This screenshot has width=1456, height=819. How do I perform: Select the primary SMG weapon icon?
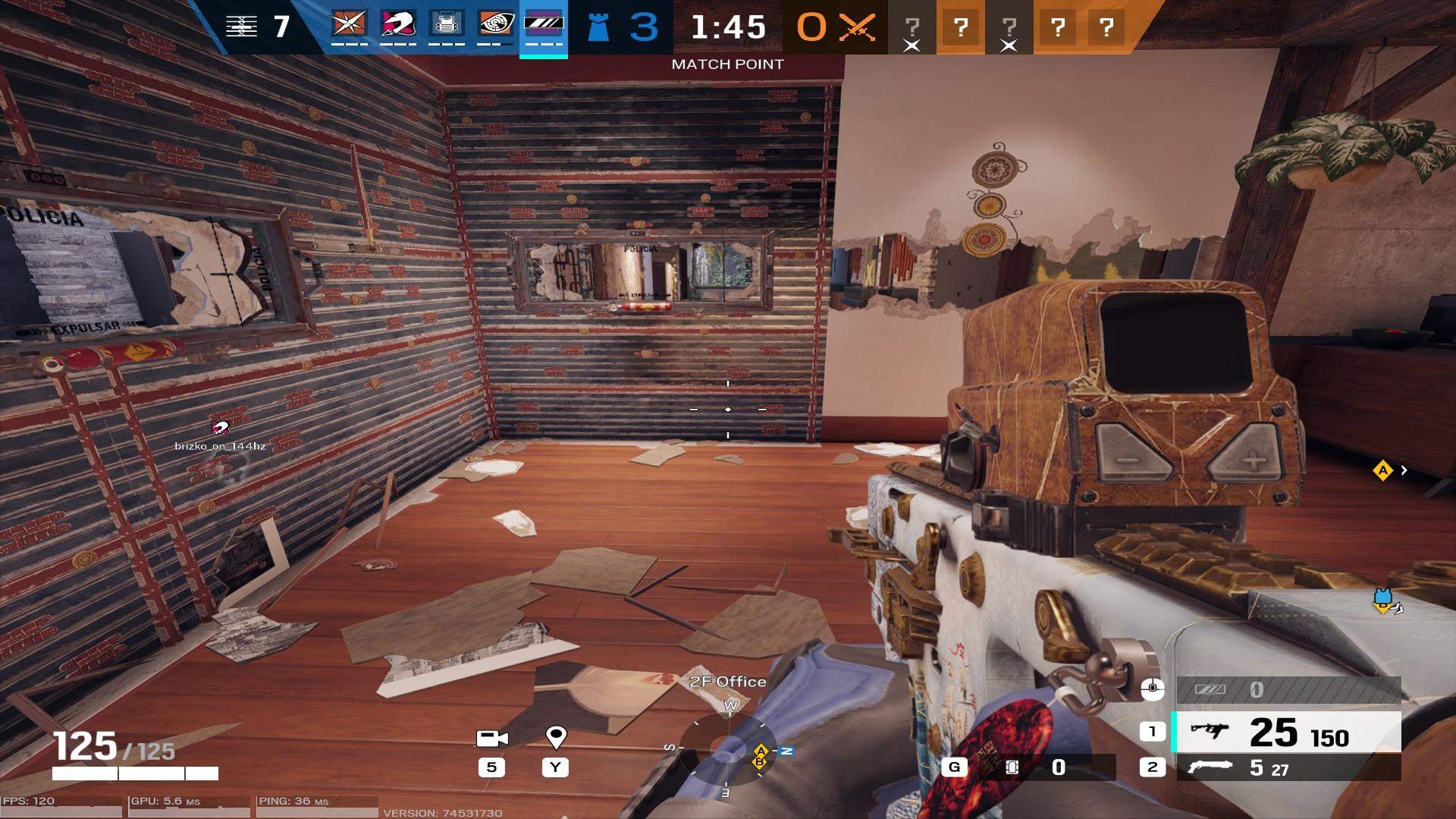[x=1209, y=732]
